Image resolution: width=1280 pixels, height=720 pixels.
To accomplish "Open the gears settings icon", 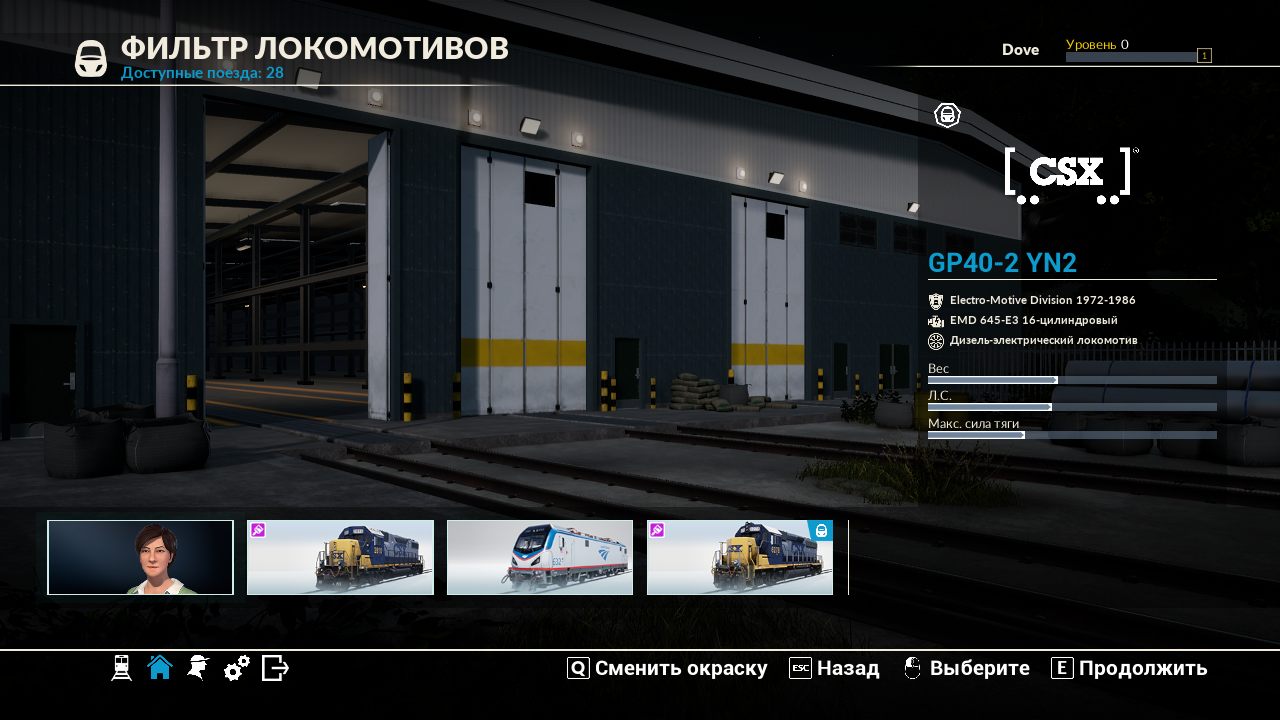I will tap(237, 668).
